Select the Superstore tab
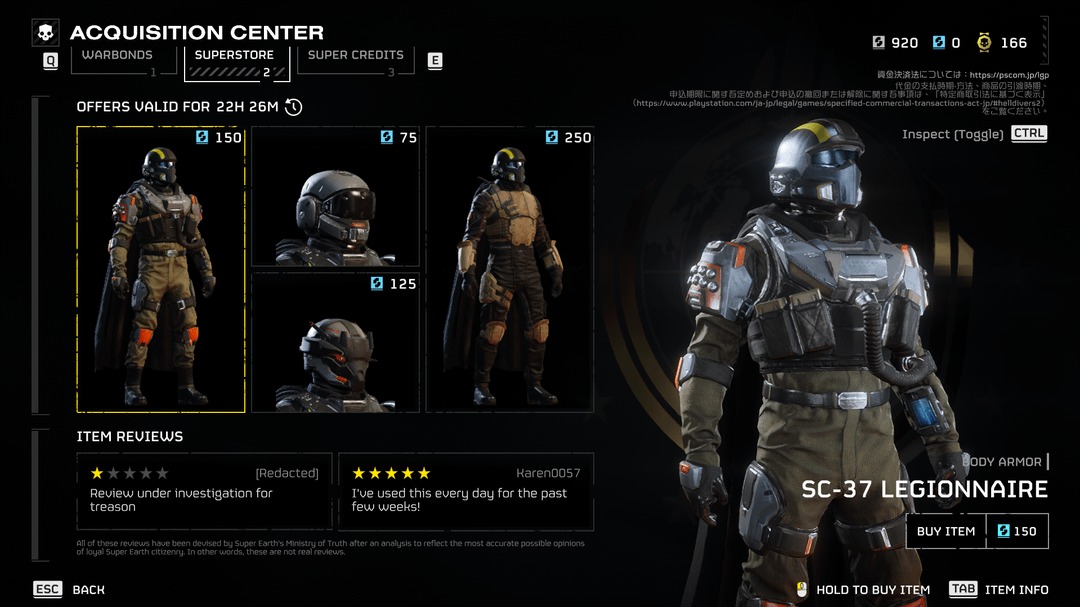 click(x=234, y=56)
